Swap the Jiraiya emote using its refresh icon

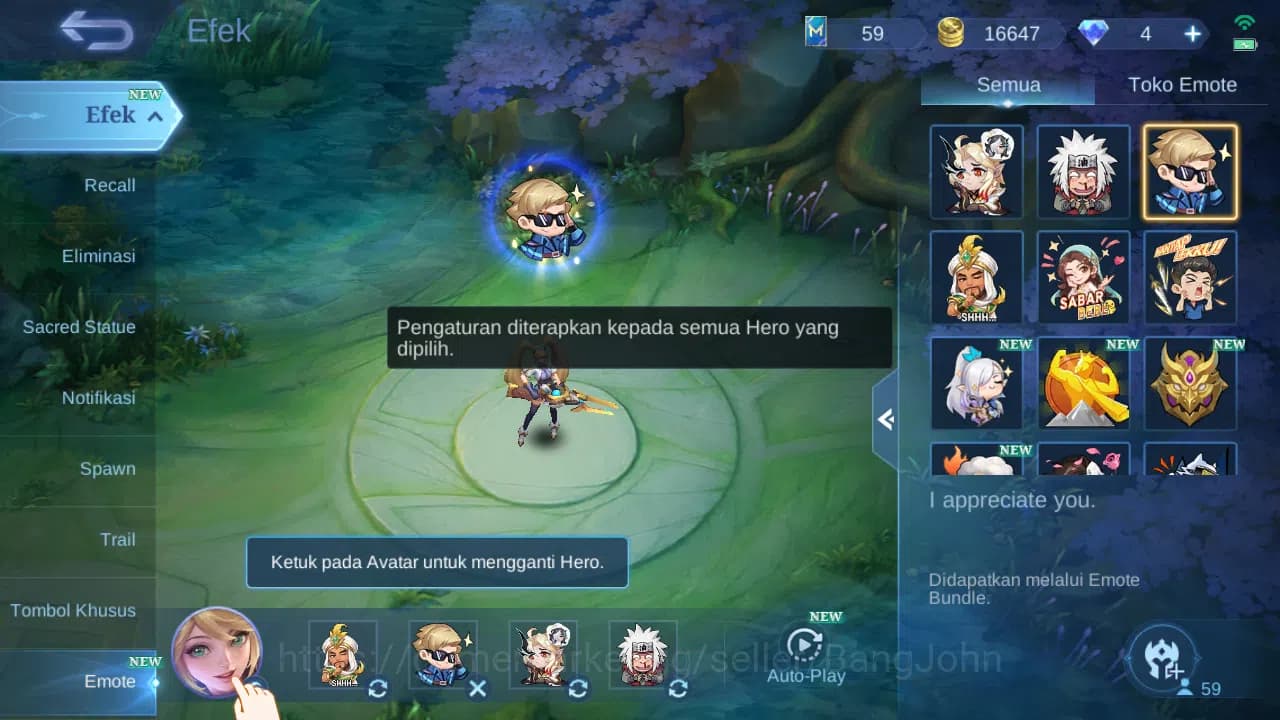point(677,688)
